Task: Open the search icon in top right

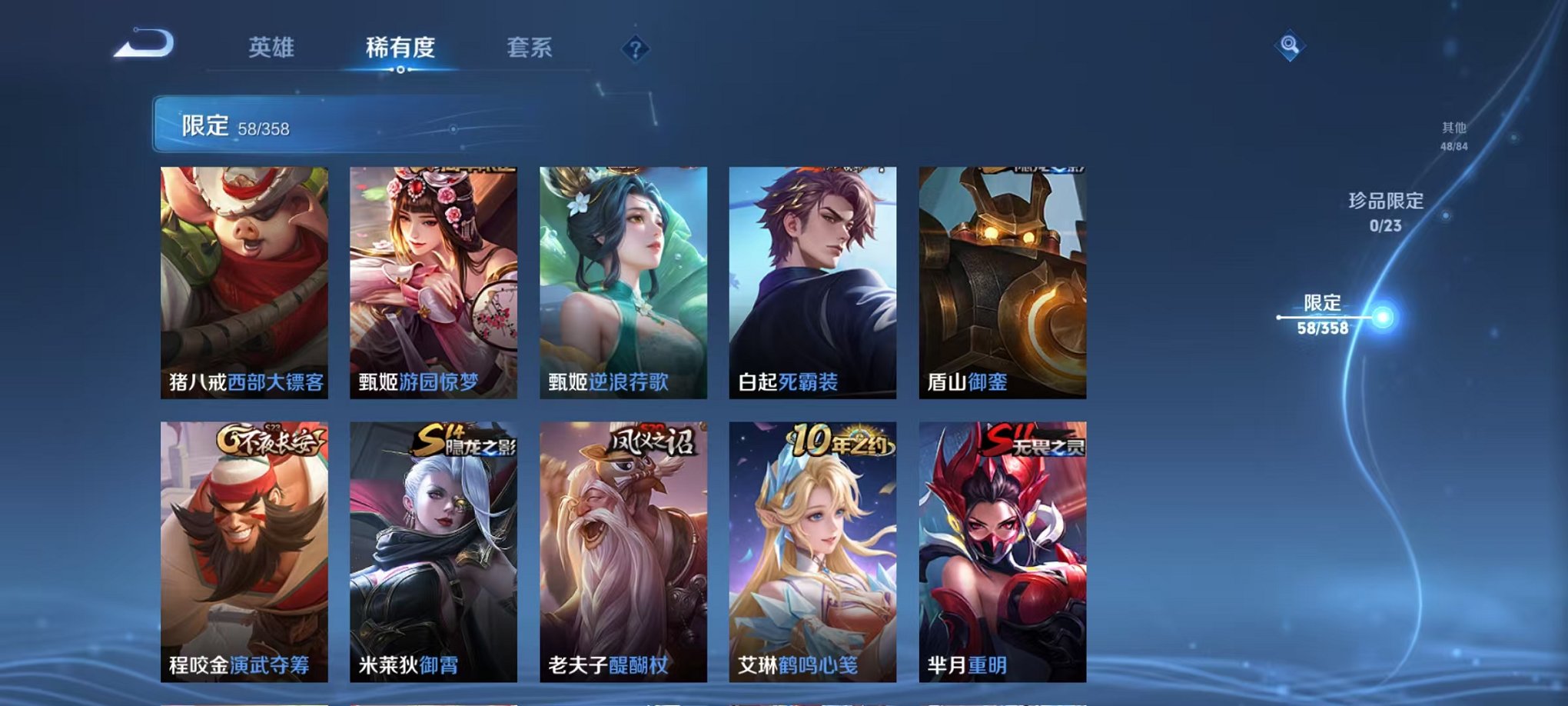Action: [x=1291, y=44]
